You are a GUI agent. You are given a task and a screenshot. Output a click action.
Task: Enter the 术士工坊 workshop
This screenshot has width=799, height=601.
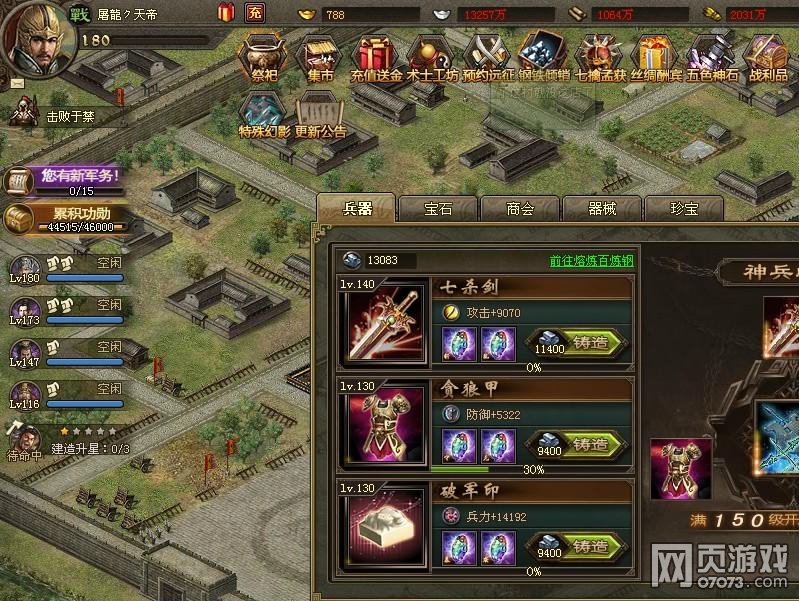pos(432,58)
